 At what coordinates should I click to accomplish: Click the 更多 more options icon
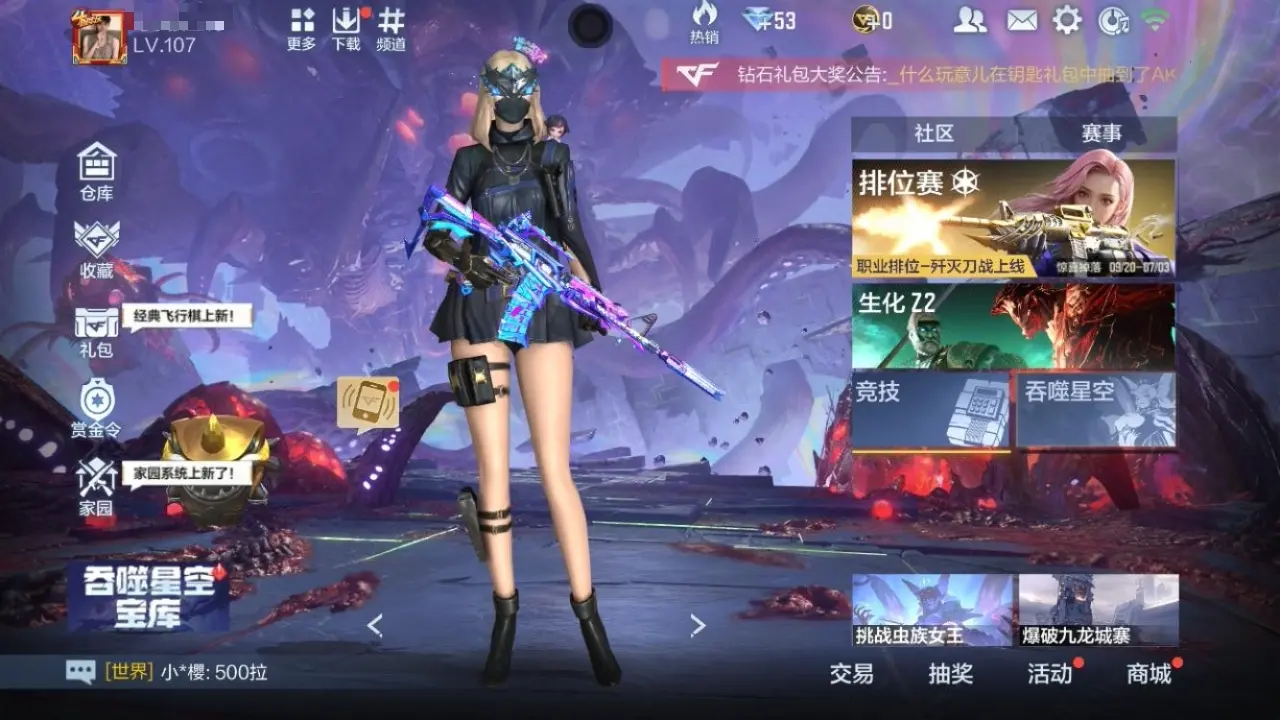click(x=301, y=29)
